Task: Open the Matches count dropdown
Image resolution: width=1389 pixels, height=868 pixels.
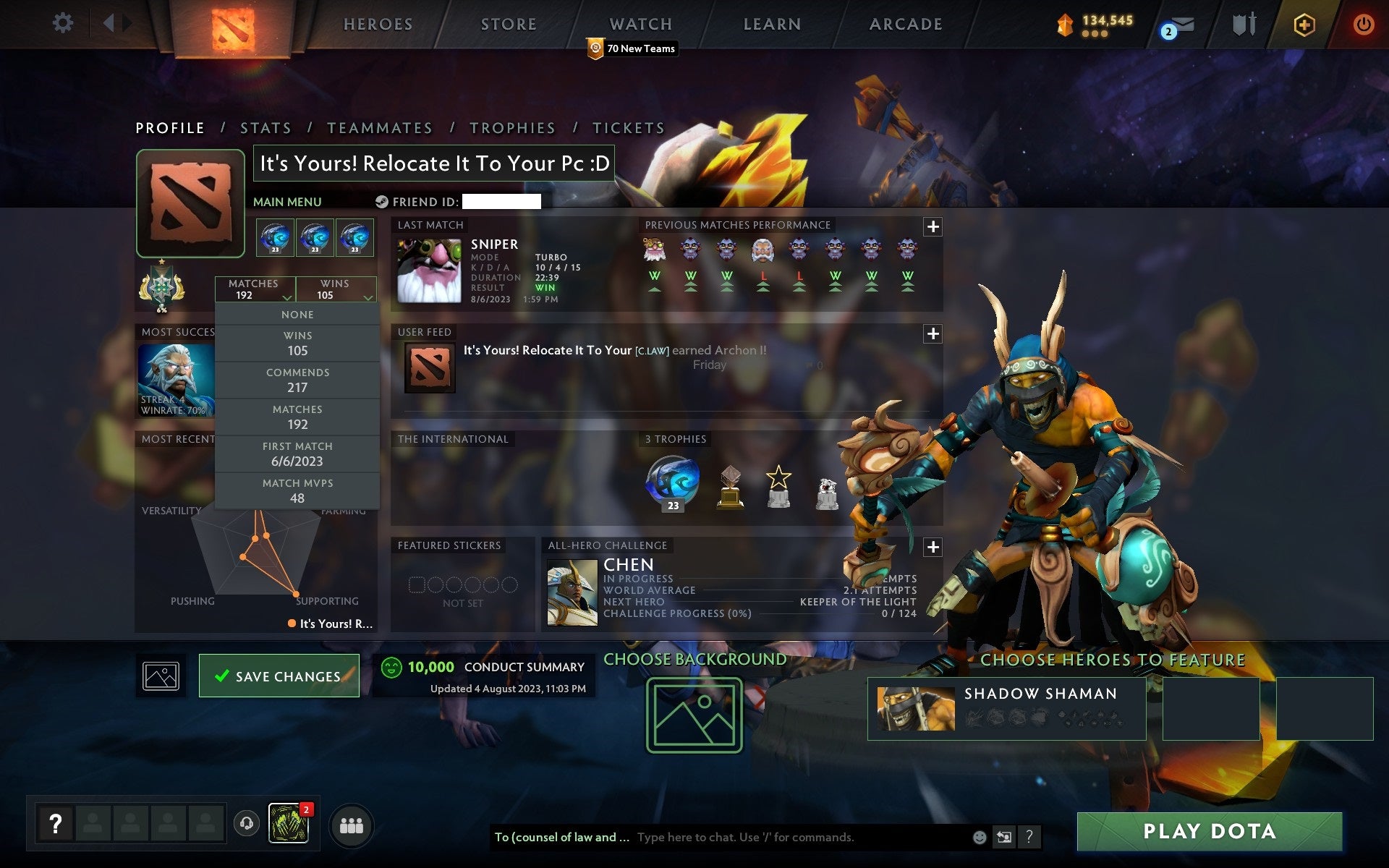Action: tap(256, 289)
